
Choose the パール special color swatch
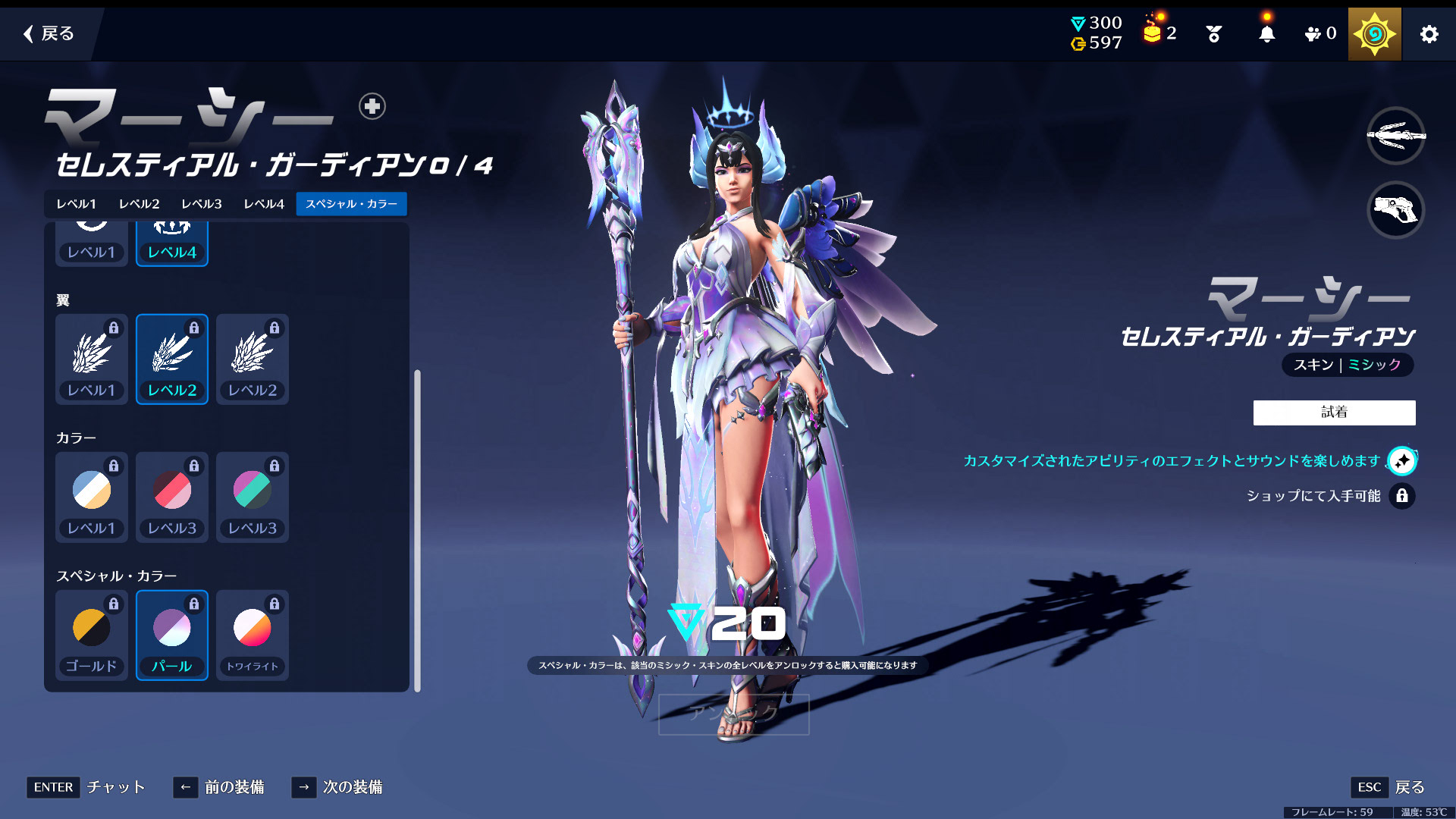172,635
